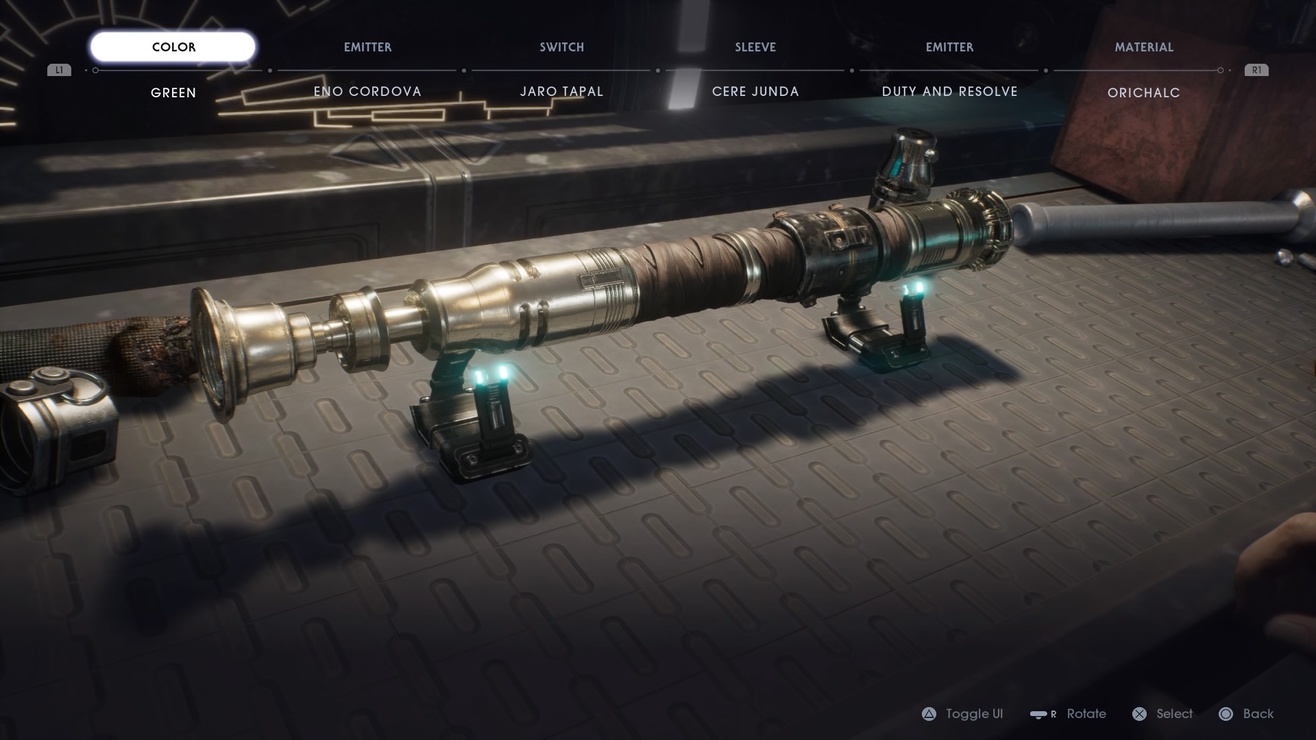Screen dimensions: 1316x740
Task: Open the Emitter tab showing Duty and Resolve
Action: (949, 48)
